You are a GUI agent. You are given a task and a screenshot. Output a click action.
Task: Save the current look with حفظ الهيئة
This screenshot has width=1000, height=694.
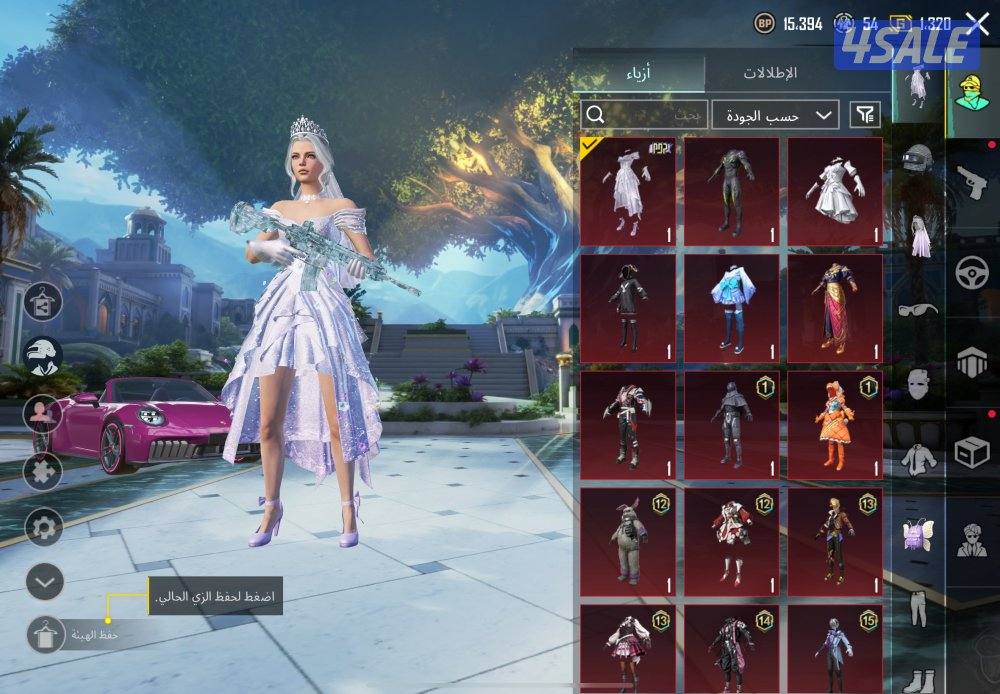(45, 633)
